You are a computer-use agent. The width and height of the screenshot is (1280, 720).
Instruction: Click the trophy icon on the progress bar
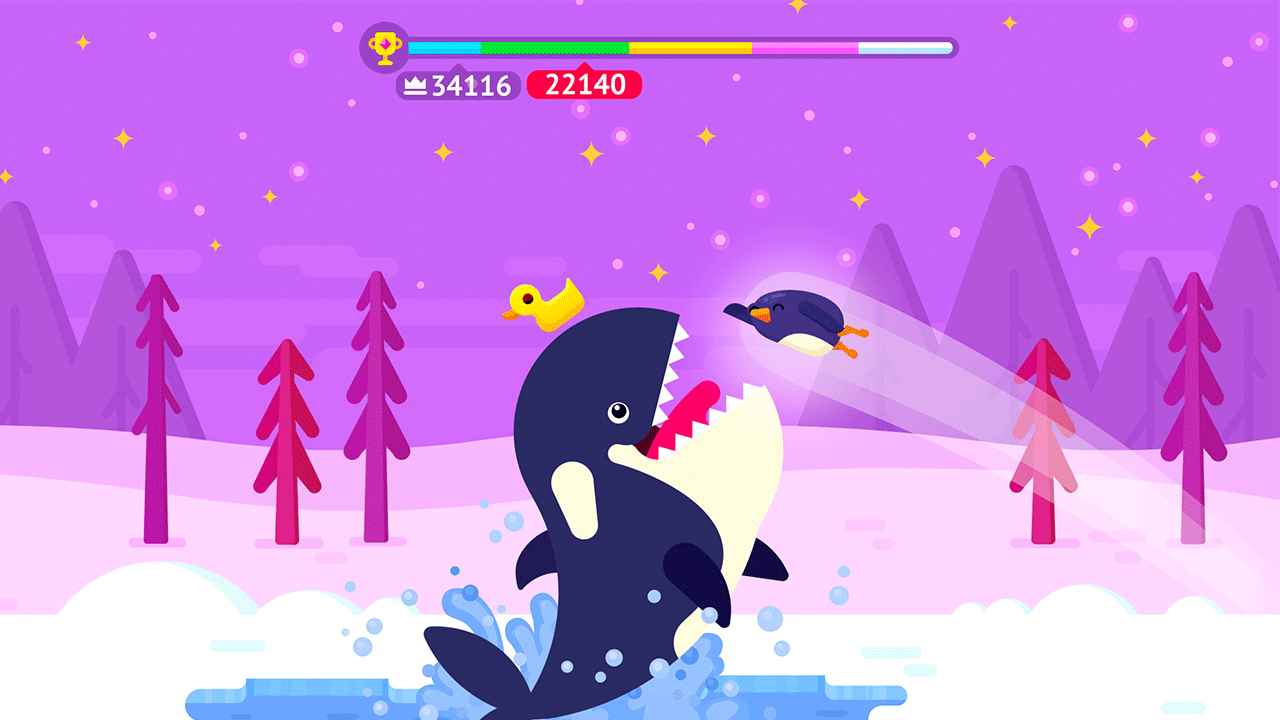click(x=385, y=47)
